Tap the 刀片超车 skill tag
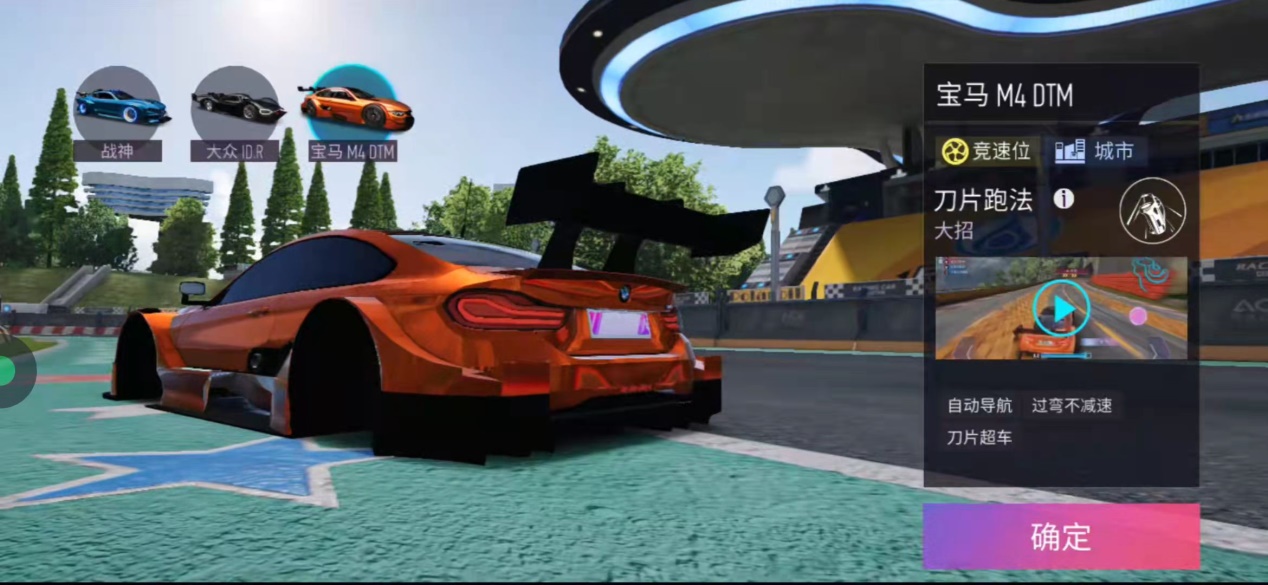 pos(980,437)
